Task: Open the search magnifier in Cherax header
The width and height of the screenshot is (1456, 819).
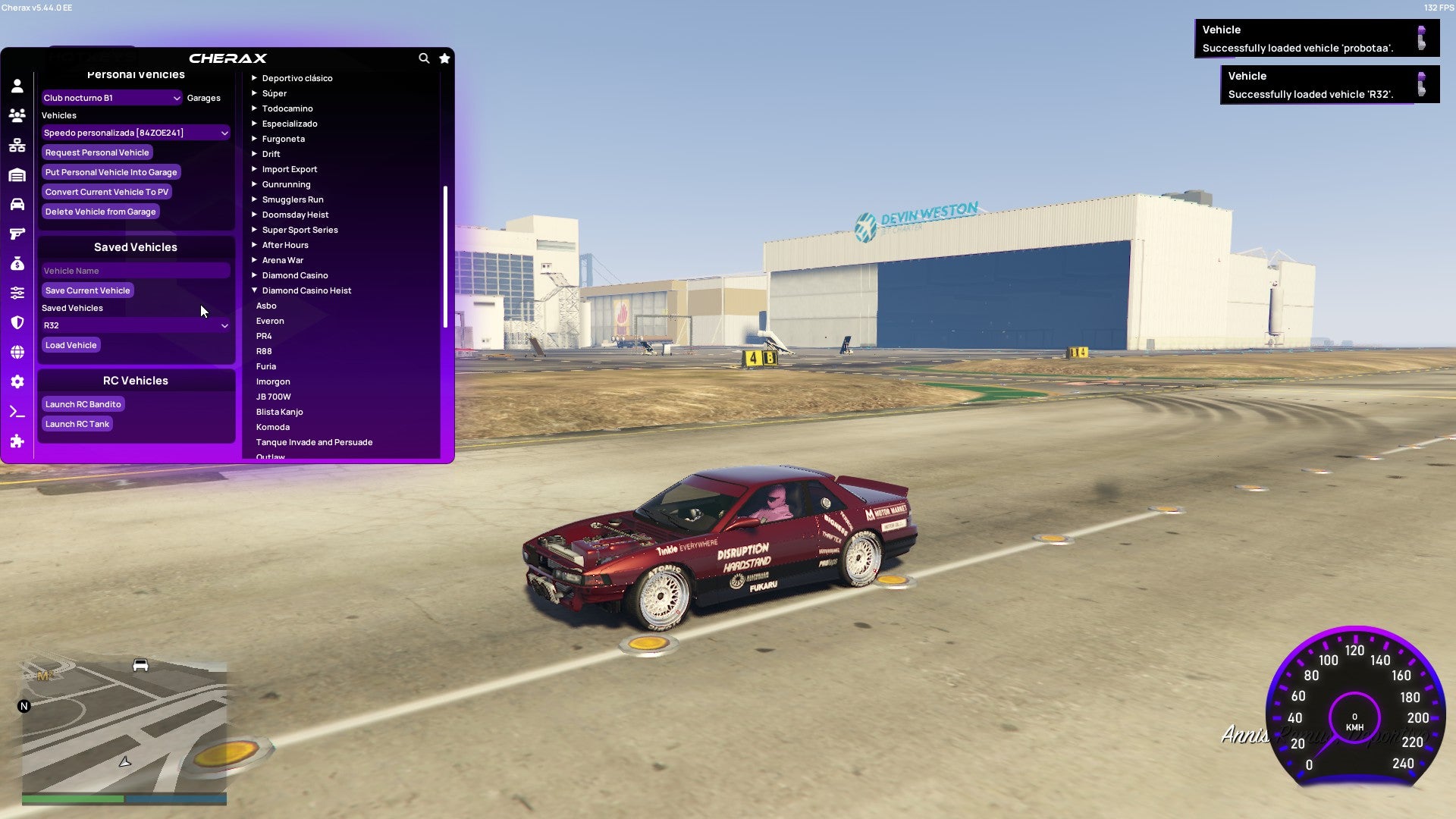Action: [424, 58]
